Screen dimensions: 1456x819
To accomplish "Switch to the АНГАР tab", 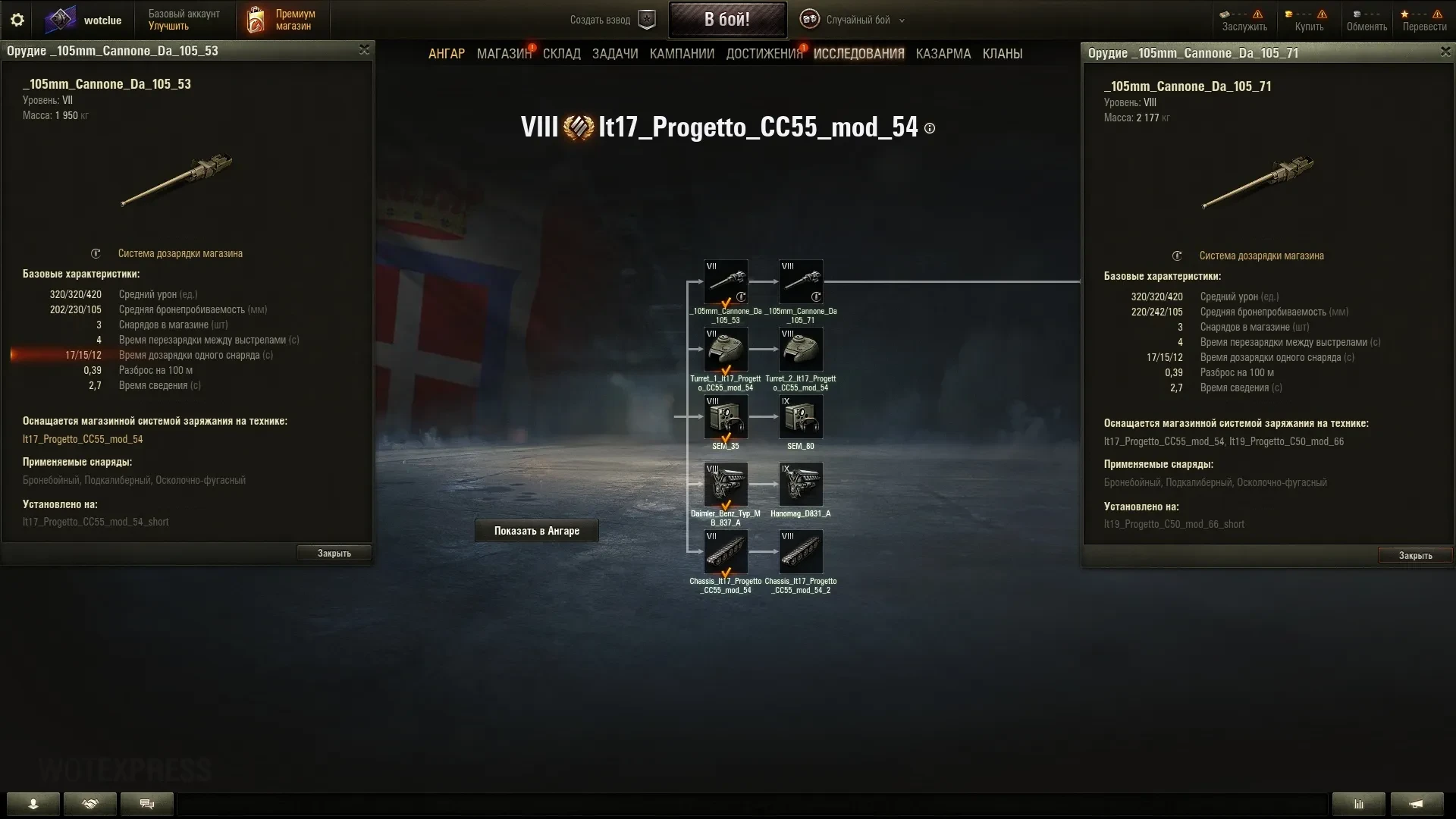I will coord(446,54).
